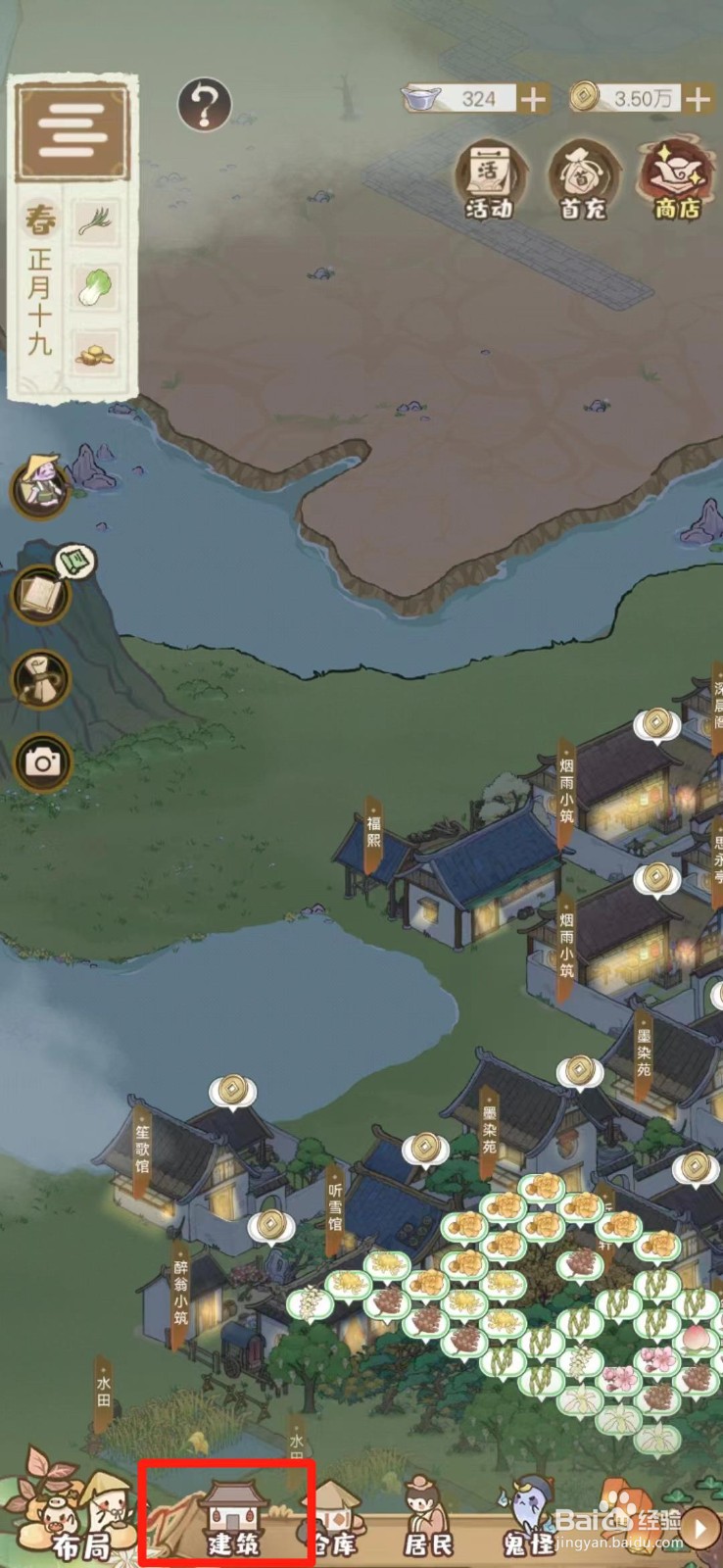This screenshot has height=1568, width=723.
Task: Open the 居民 residents menu
Action: (x=428, y=1526)
